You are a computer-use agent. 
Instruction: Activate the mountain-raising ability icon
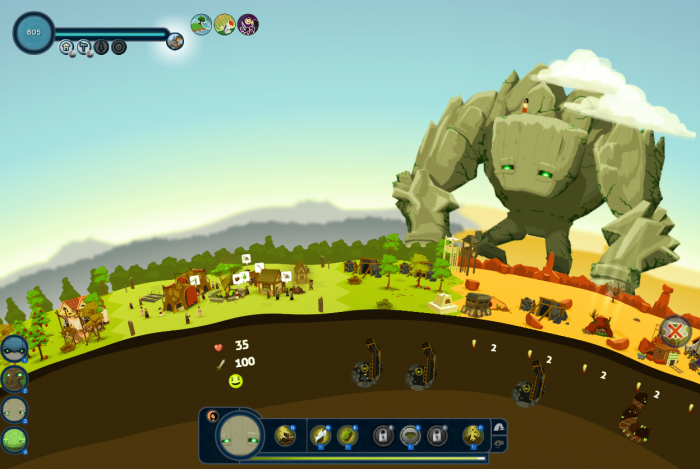click(x=285, y=435)
